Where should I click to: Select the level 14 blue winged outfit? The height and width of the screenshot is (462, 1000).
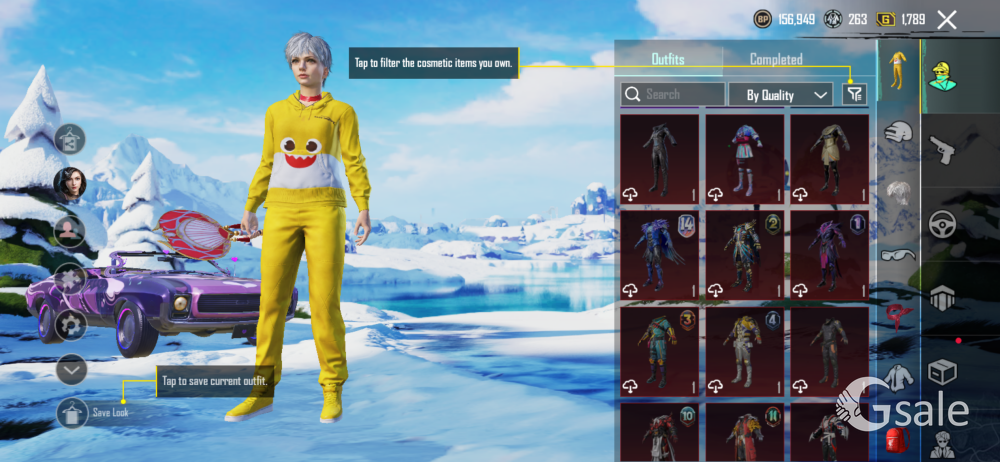pyautogui.click(x=659, y=255)
